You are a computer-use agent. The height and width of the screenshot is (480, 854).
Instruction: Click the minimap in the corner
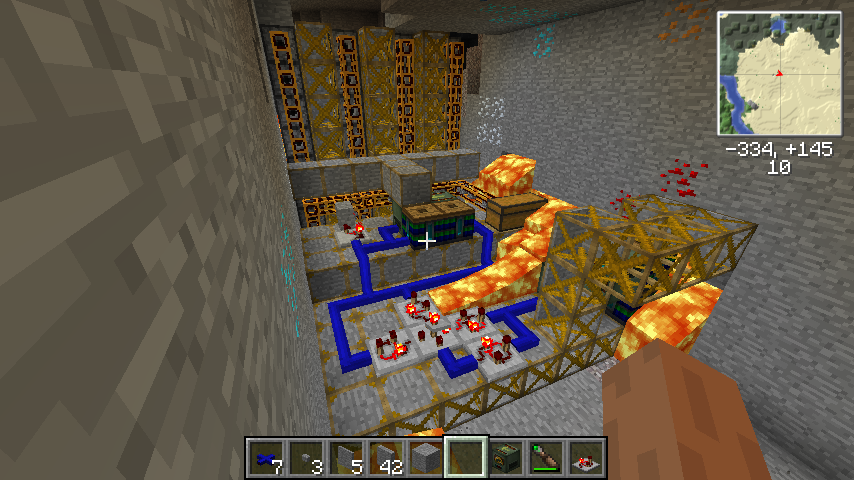778,73
